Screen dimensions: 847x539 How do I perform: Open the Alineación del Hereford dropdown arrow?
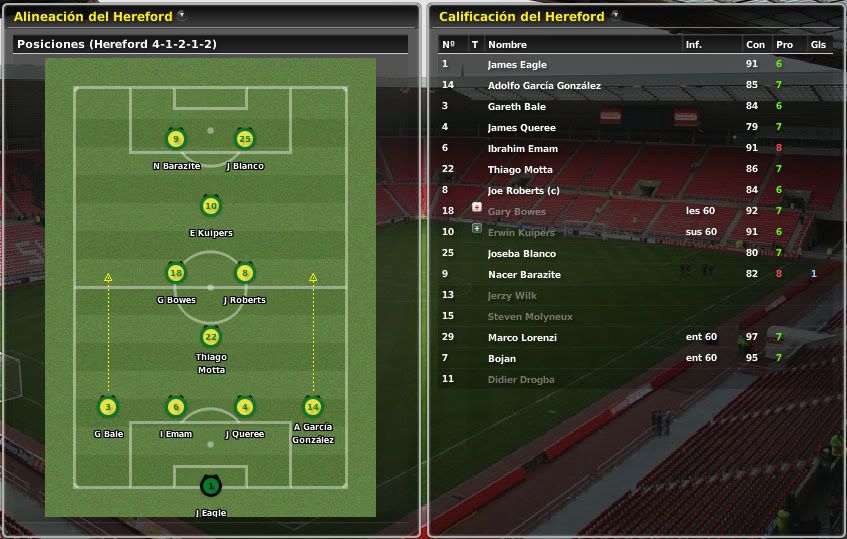coord(181,16)
